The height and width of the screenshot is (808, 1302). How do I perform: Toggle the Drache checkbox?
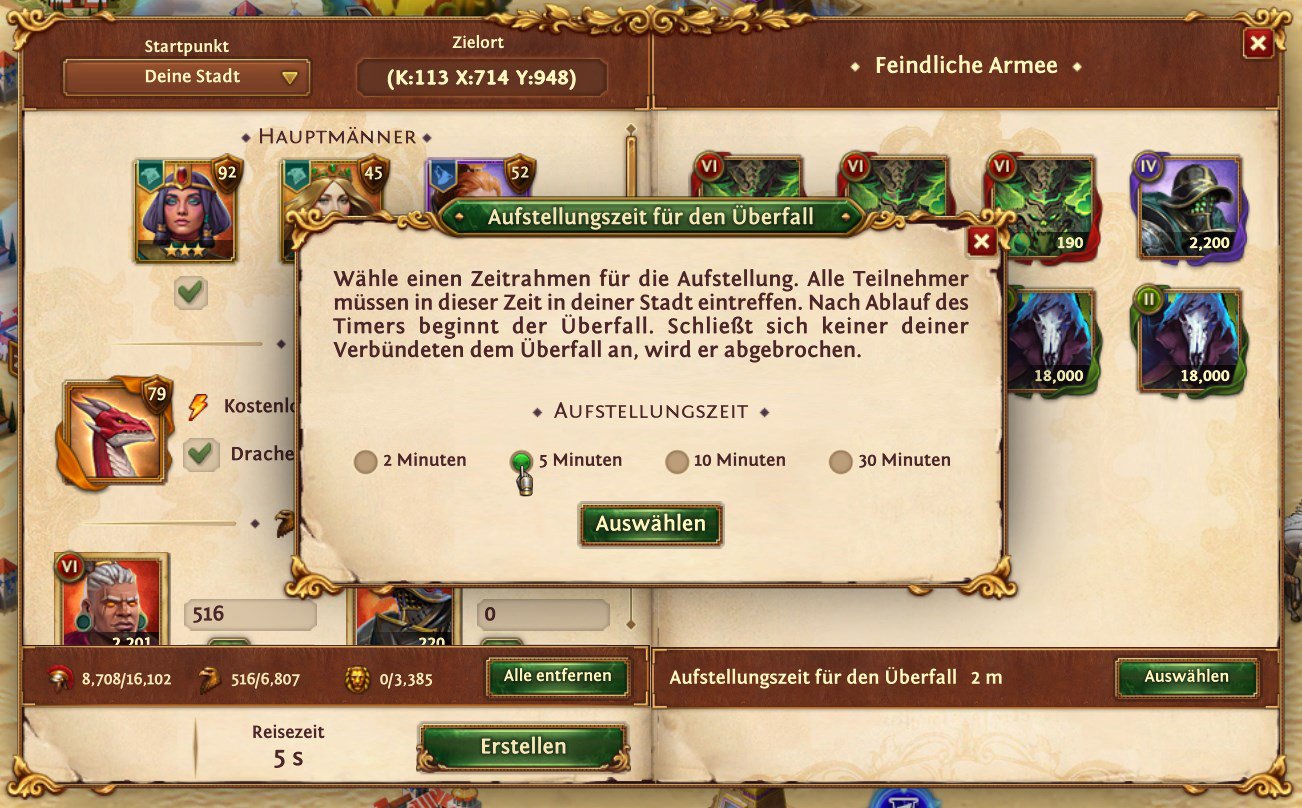click(202, 454)
